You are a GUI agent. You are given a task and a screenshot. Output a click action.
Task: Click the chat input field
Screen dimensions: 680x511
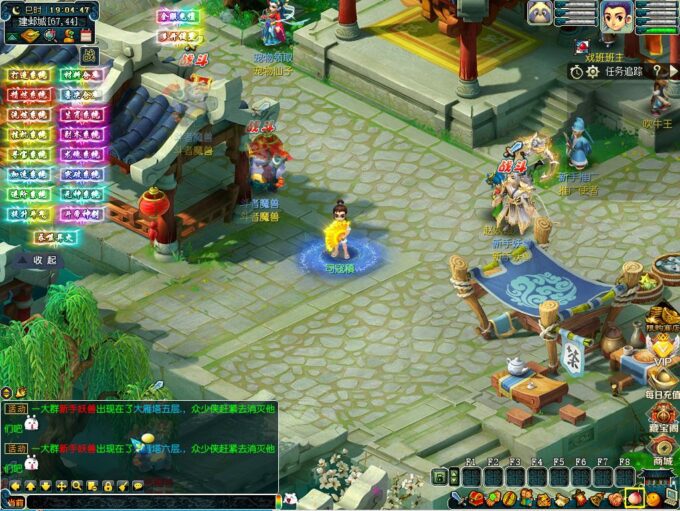(x=150, y=502)
